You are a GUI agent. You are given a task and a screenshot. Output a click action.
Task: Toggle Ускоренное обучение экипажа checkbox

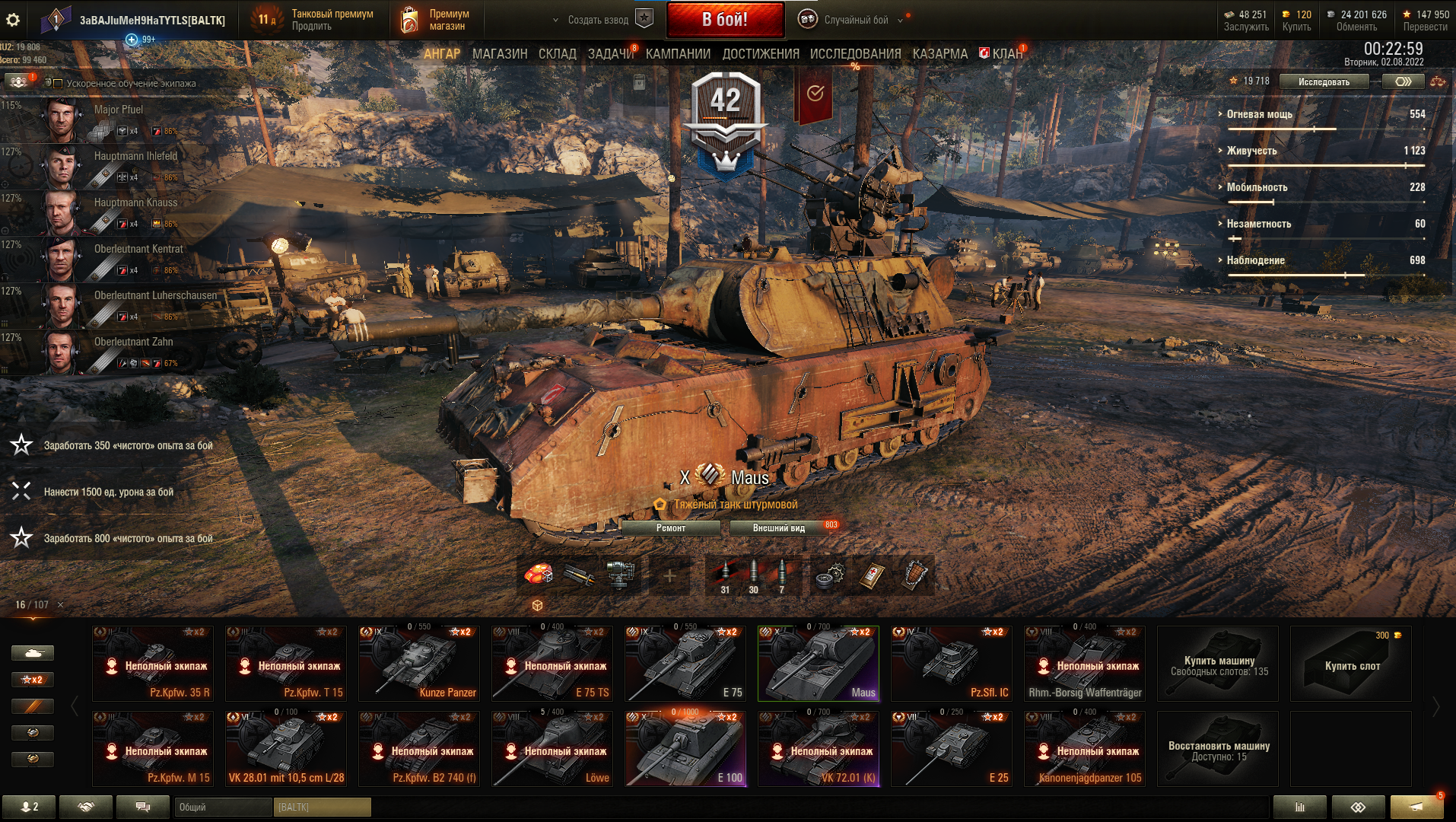click(x=58, y=83)
